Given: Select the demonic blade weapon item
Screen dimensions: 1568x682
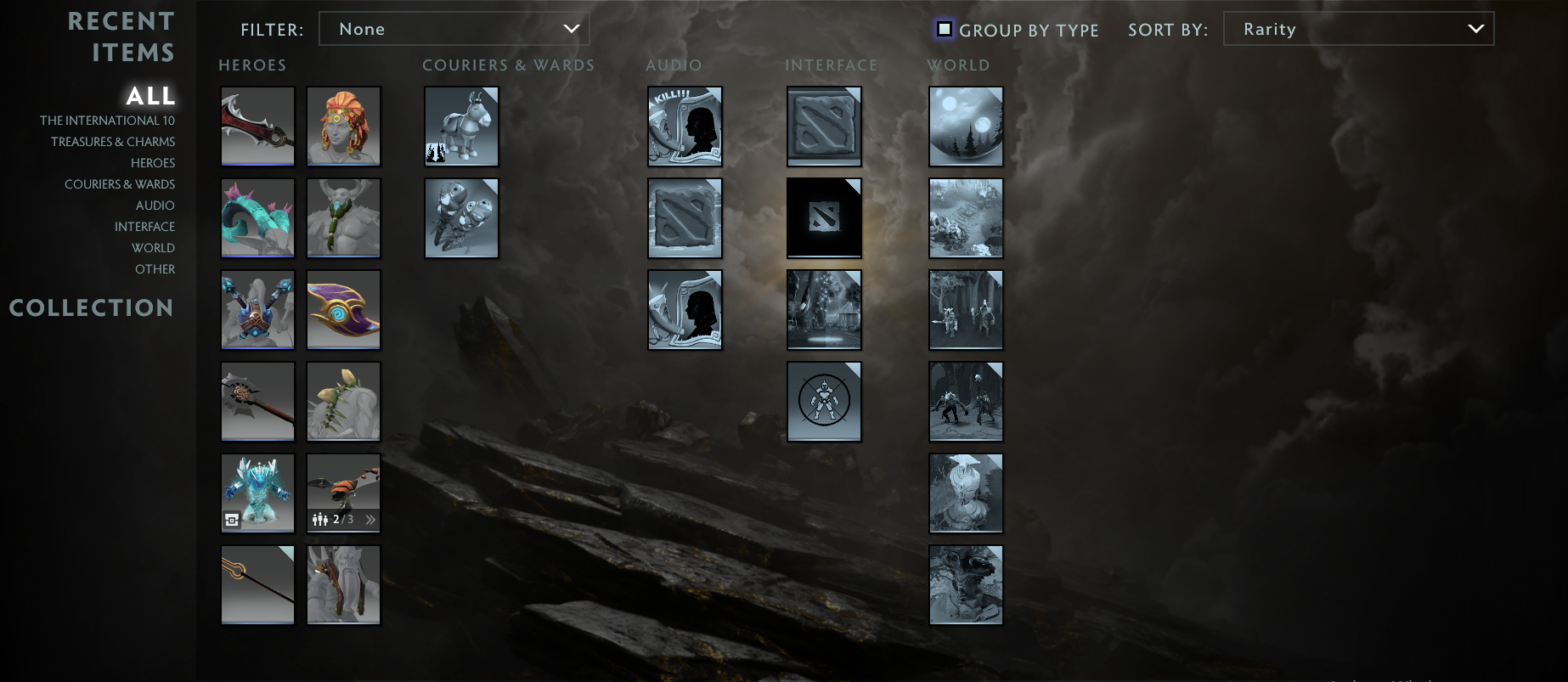Looking at the screenshot, I should [257, 127].
